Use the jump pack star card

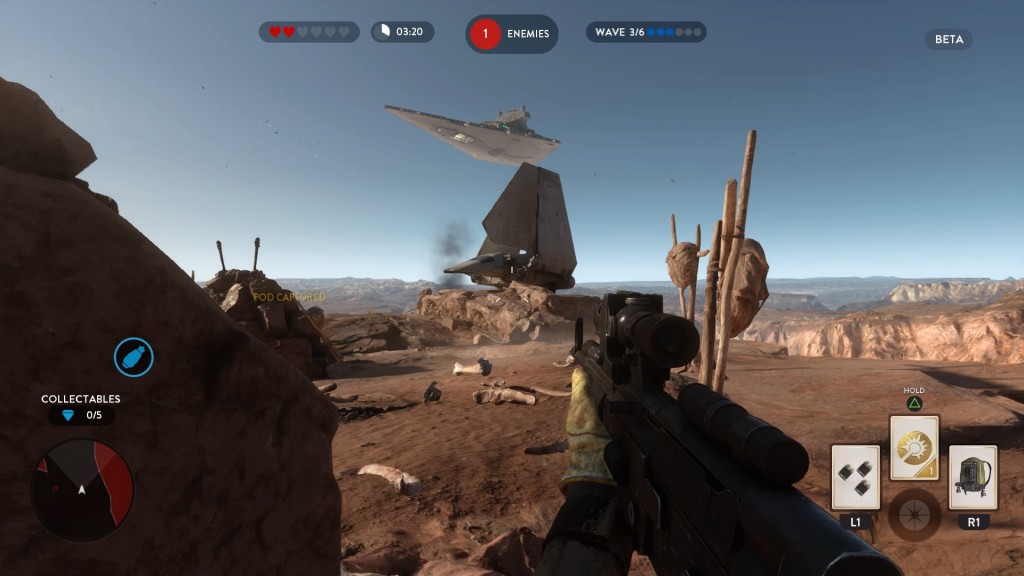tap(973, 477)
